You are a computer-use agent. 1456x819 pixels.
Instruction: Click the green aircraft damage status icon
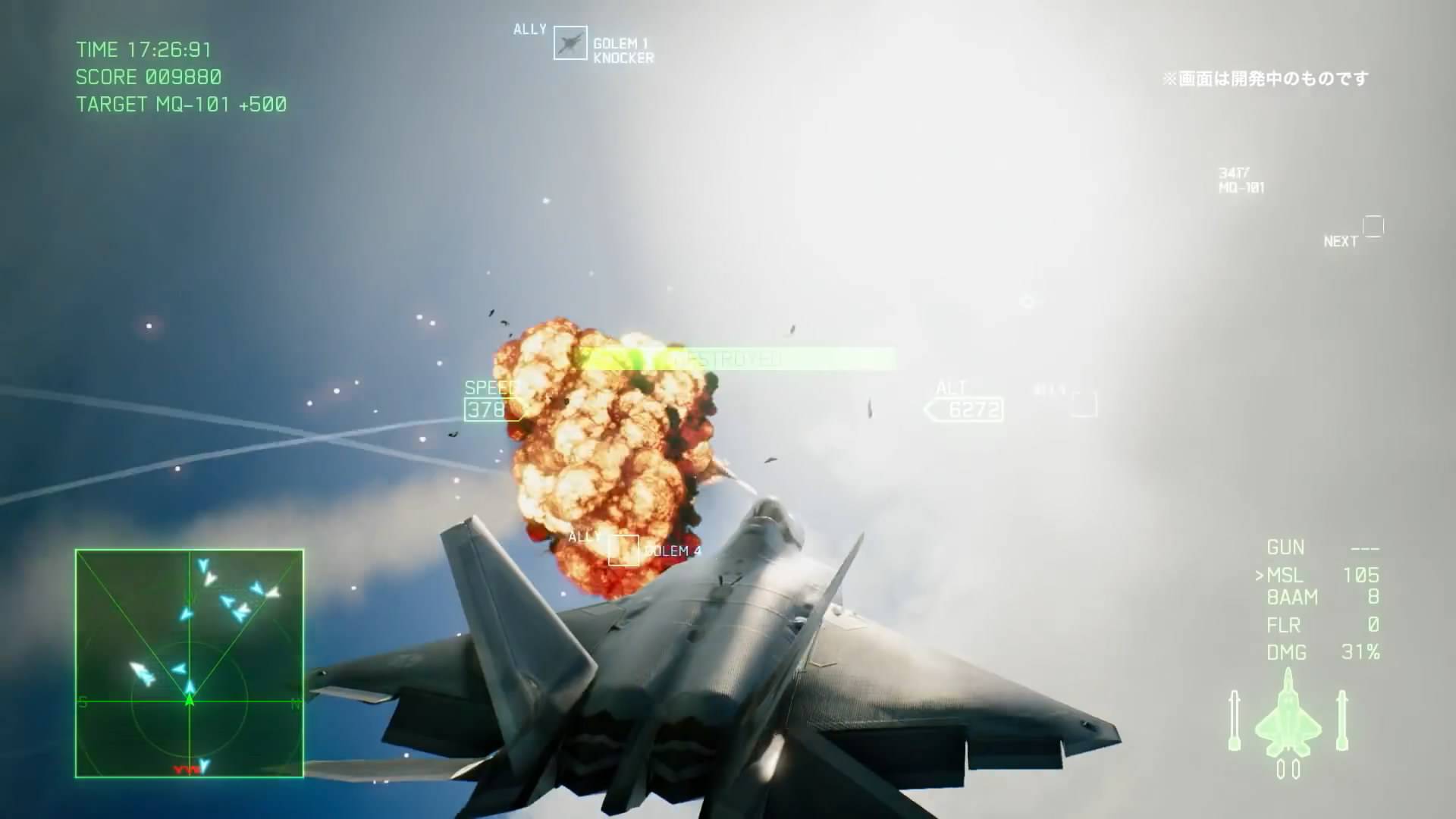tap(1288, 720)
